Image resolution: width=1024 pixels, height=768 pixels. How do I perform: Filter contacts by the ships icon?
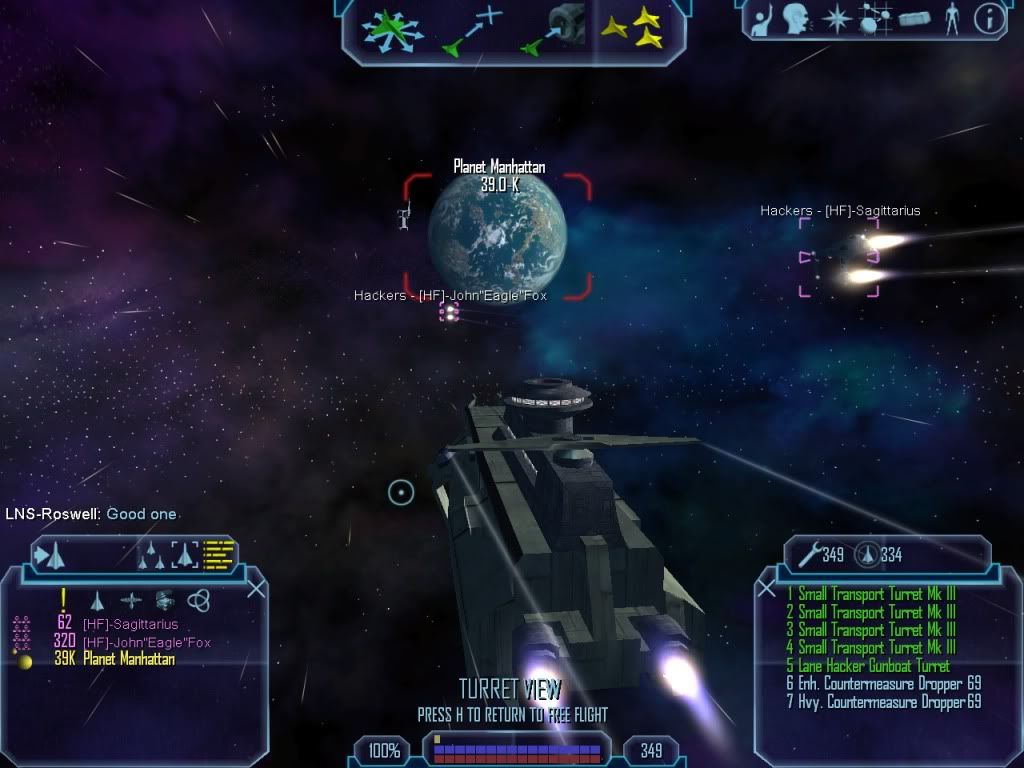(97, 600)
